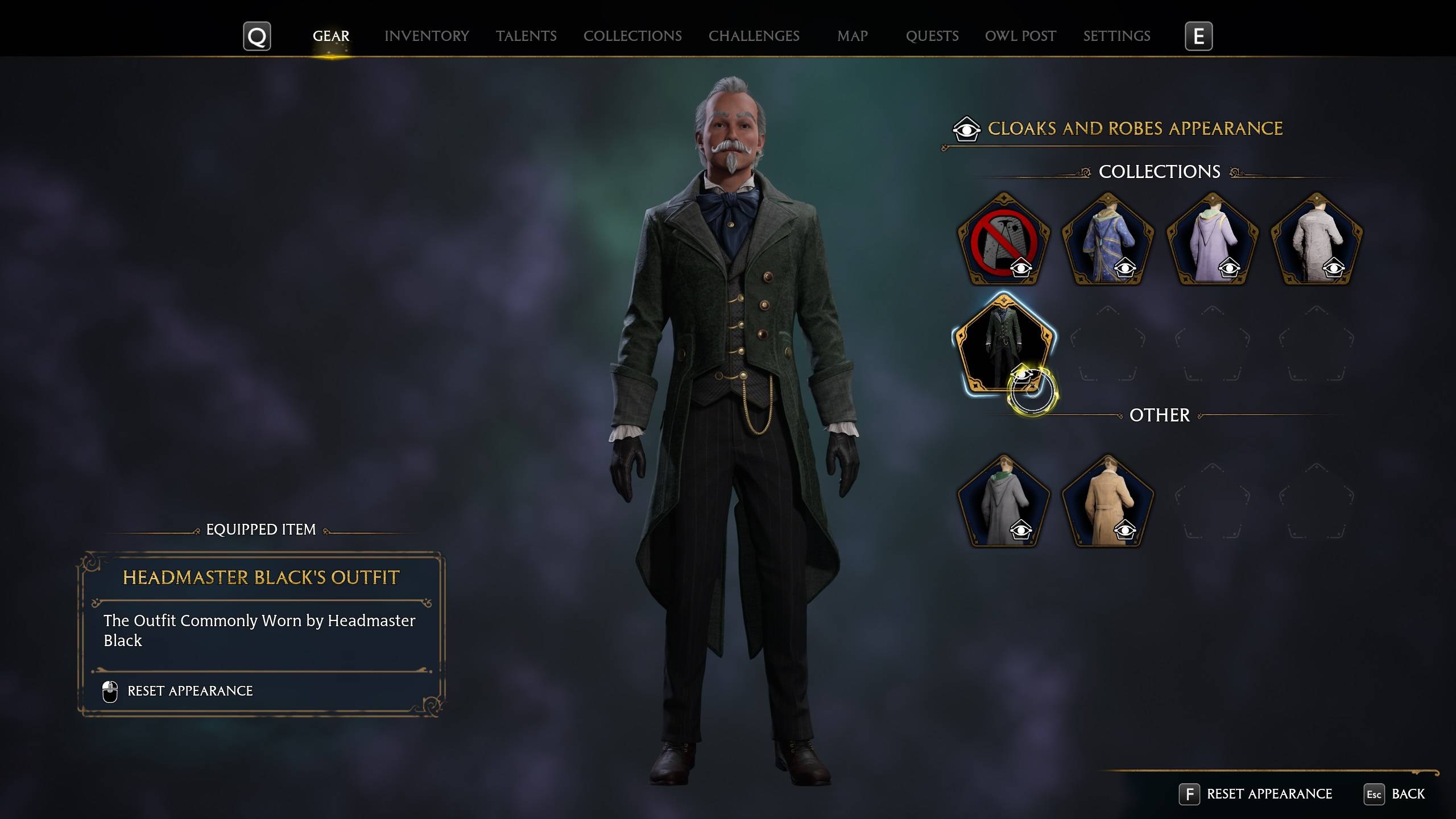Pick the white long coat appearance
The image size is (1456, 819).
1316,240
